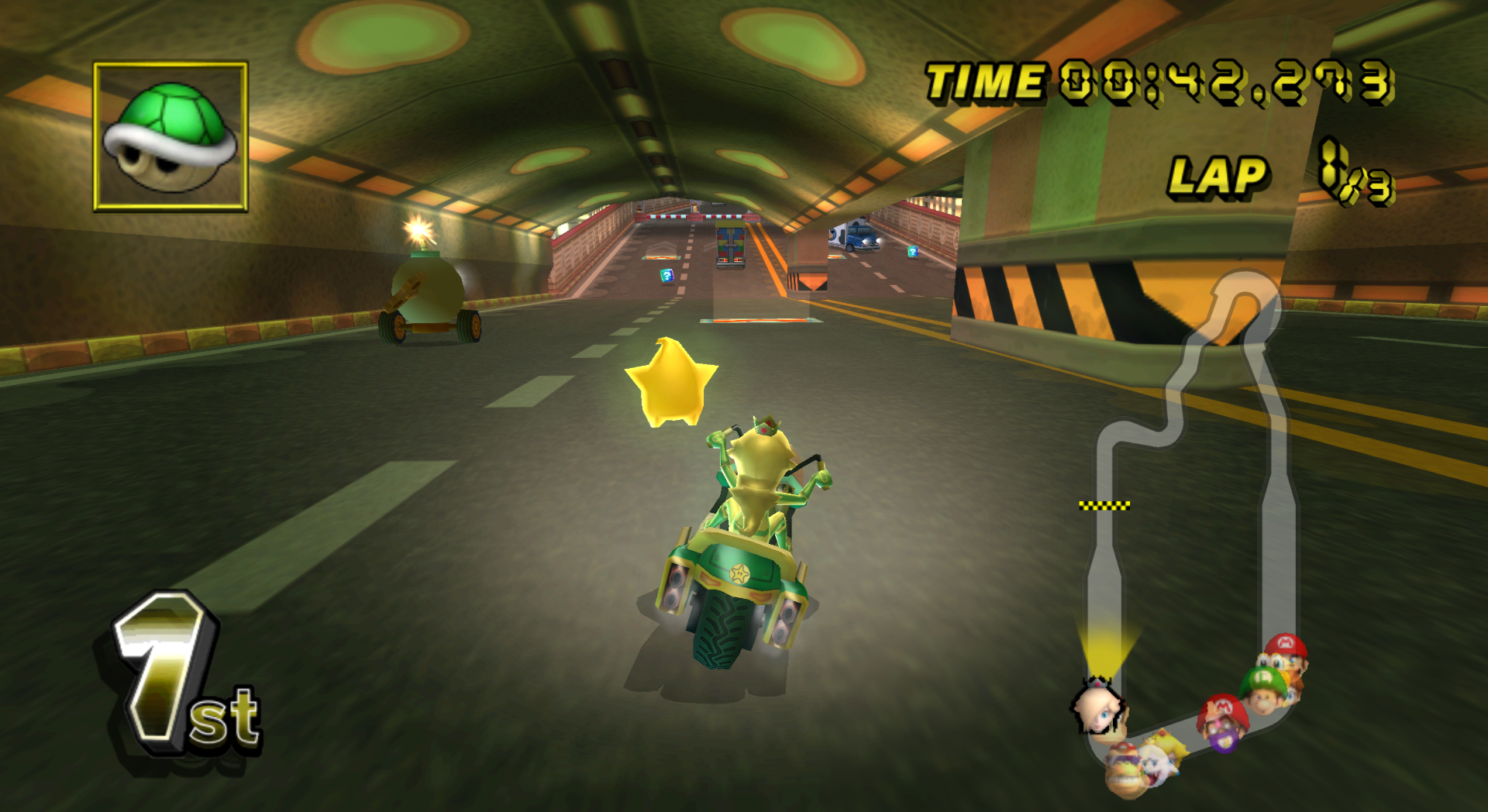Use the green shell in the item box
This screenshot has width=1488, height=812.
coord(170,137)
